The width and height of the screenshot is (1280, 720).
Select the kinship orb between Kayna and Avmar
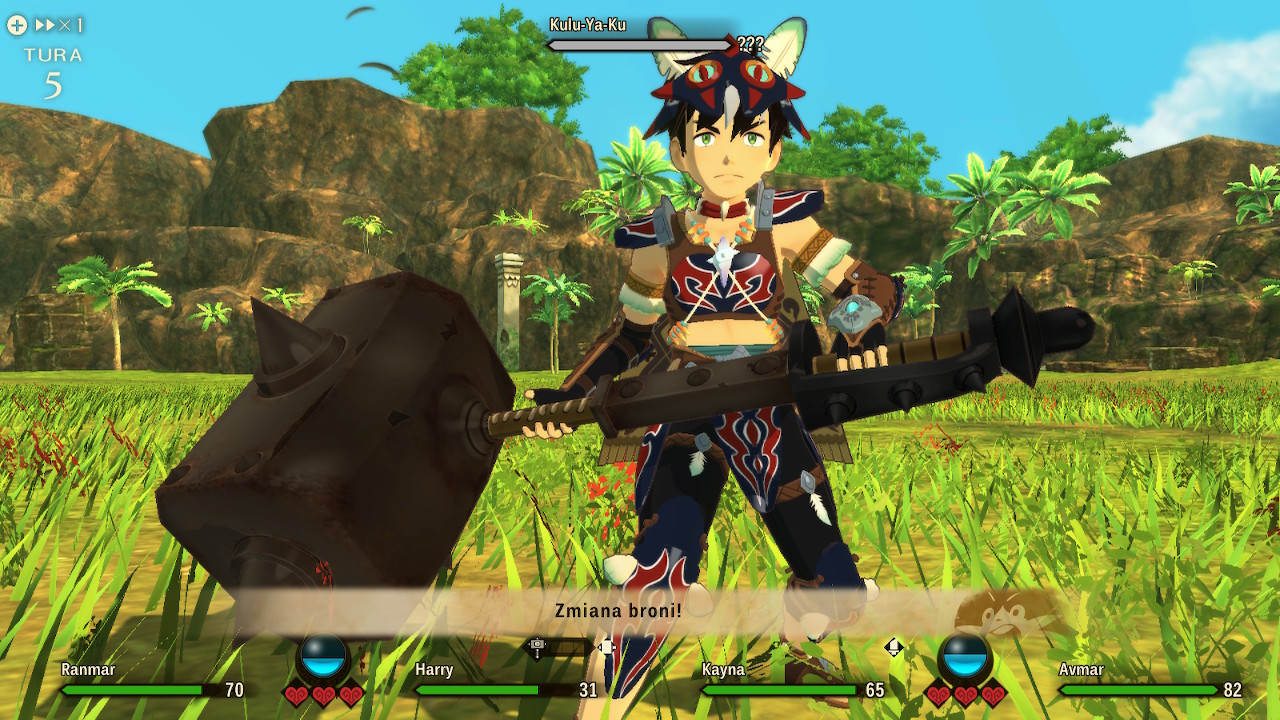coord(965,658)
